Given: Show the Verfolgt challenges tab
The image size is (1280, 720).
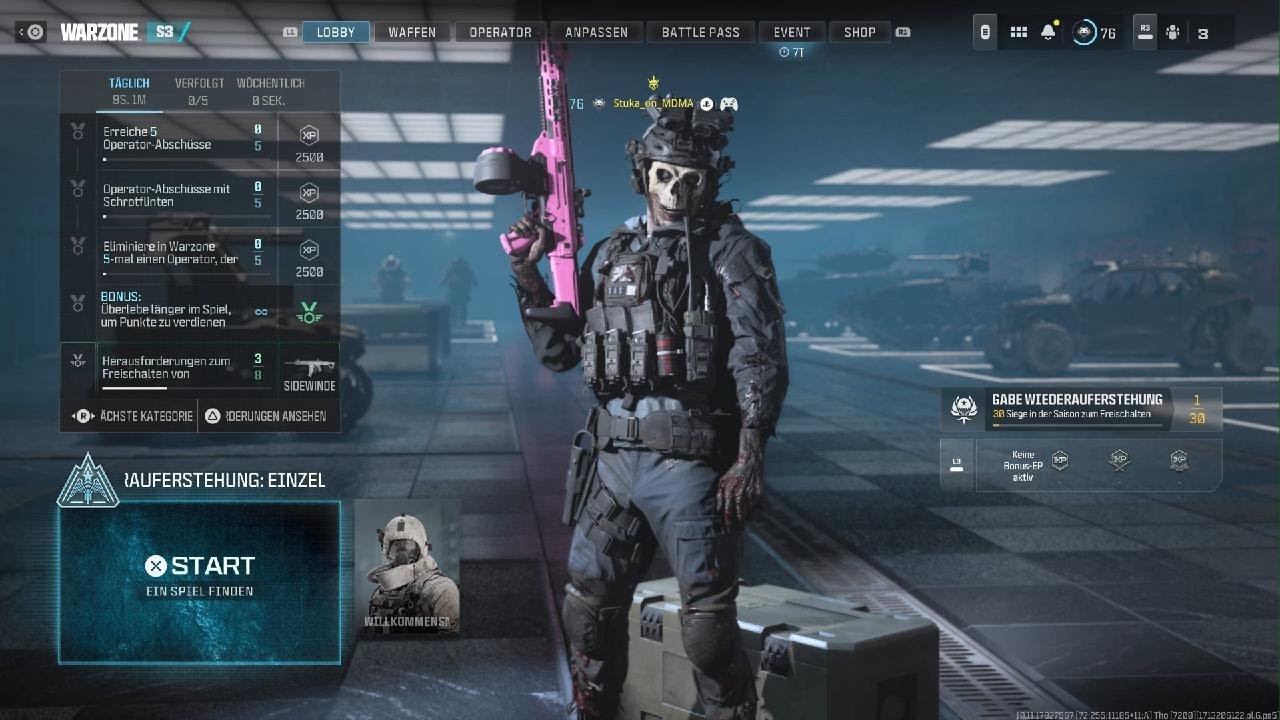Looking at the screenshot, I should tap(199, 90).
